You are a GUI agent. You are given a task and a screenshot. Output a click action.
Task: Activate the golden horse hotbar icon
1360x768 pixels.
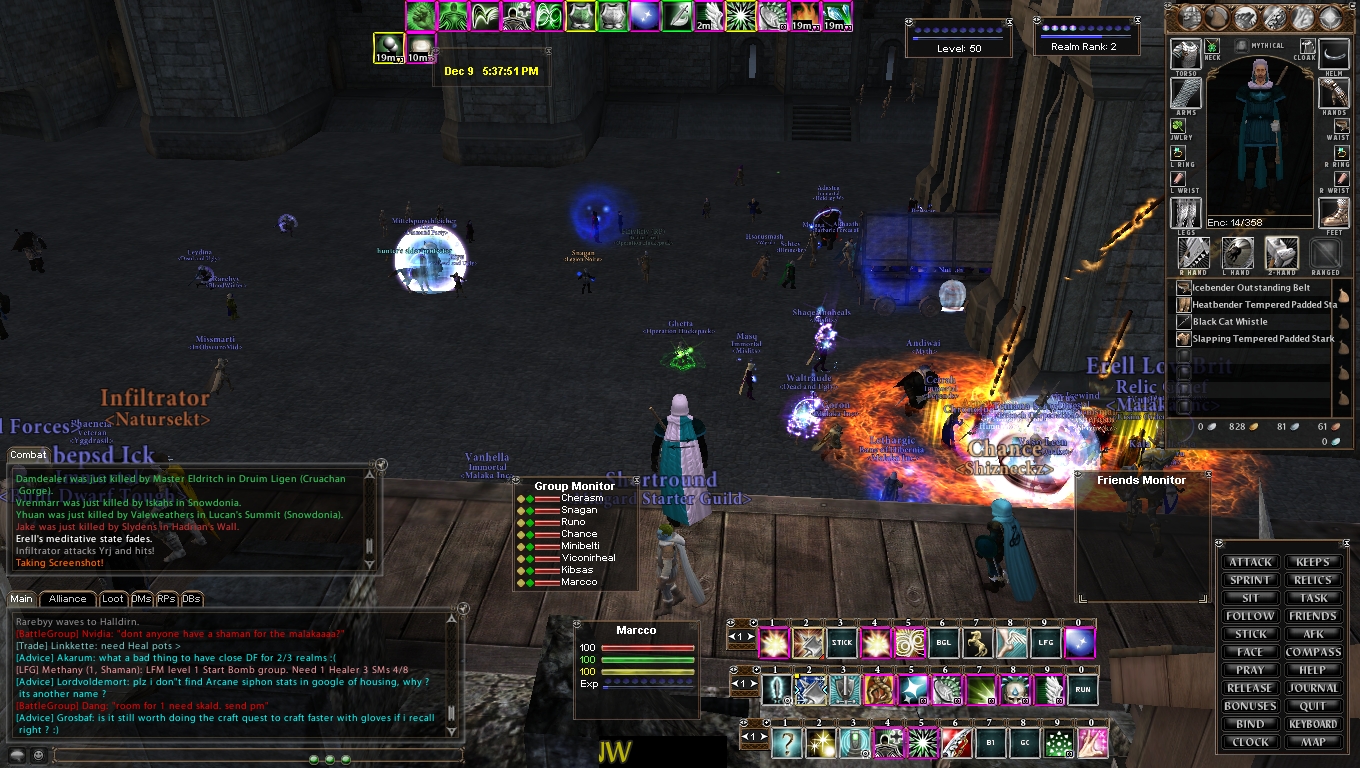tap(977, 643)
